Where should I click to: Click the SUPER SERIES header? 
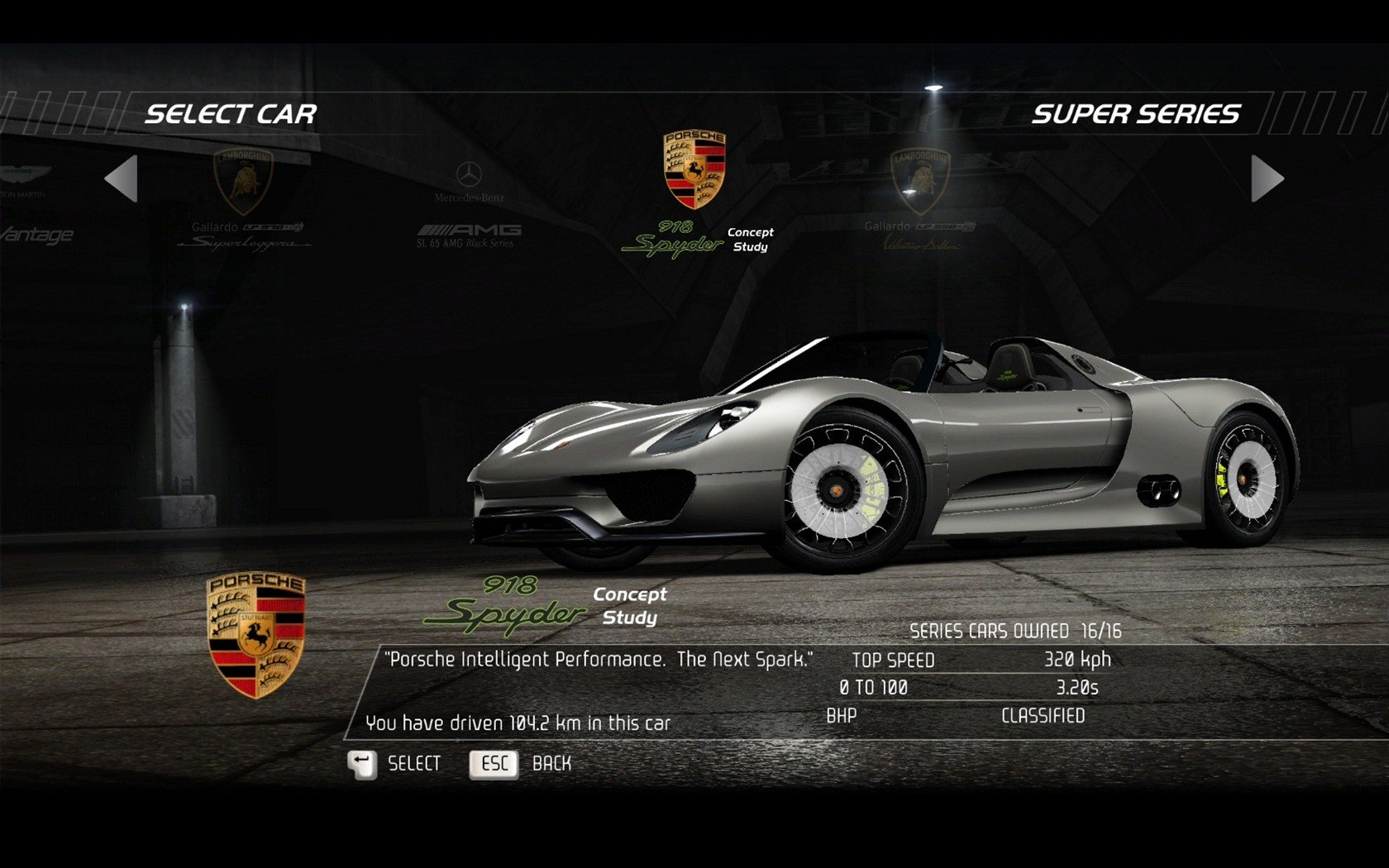point(1135,113)
